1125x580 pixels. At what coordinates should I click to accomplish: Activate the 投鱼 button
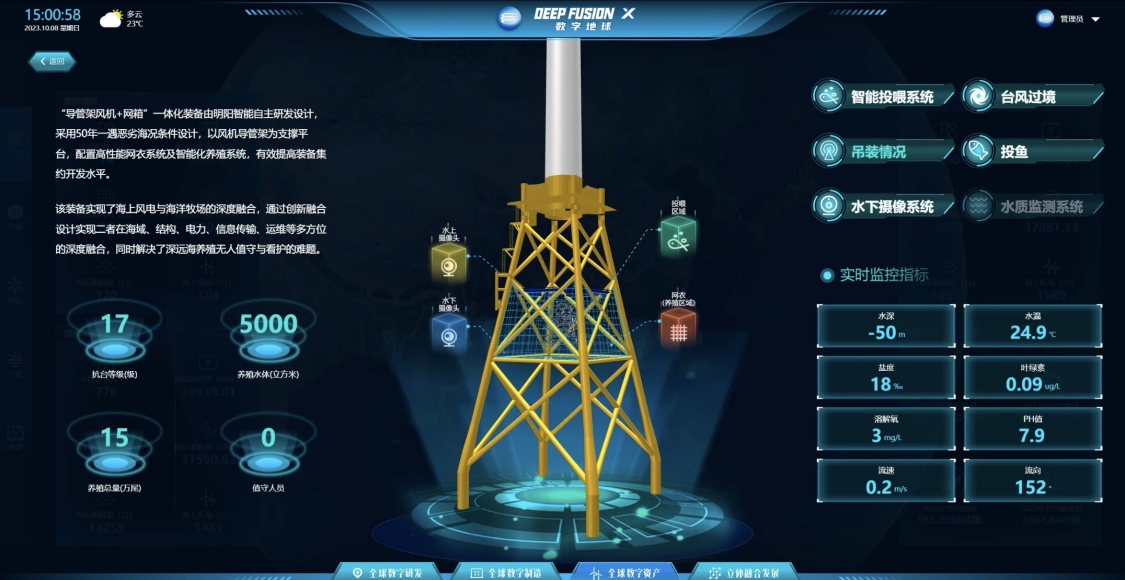1031,152
